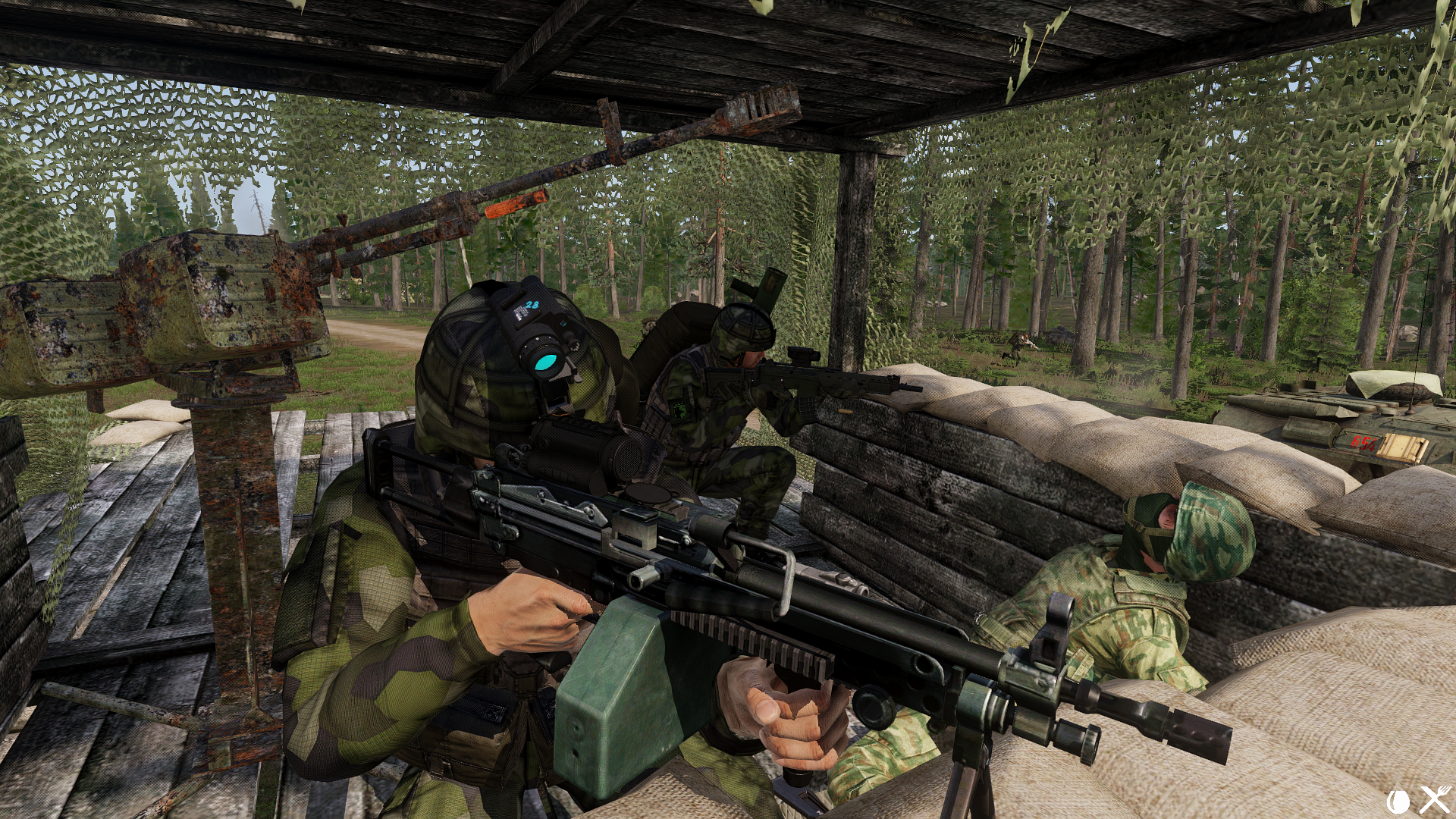
Task: Select the fork and knife hunger icon
Action: pyautogui.click(x=1435, y=800)
